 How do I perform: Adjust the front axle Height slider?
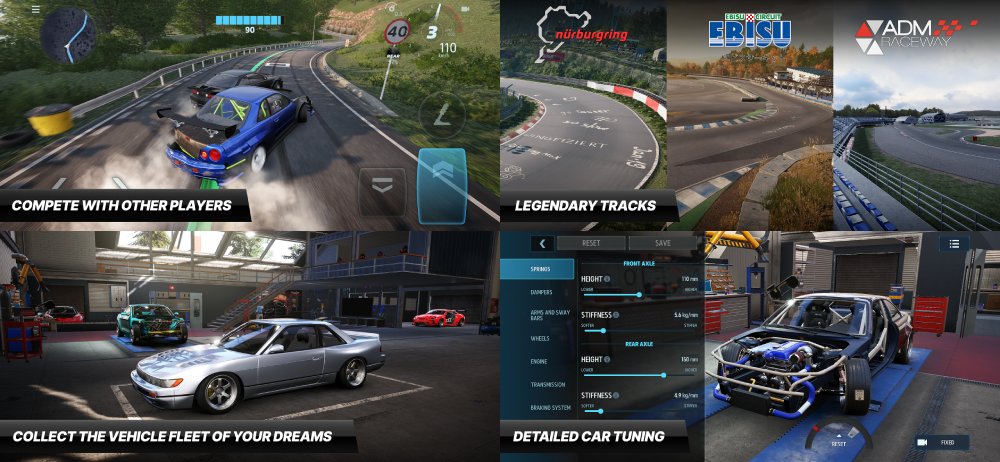click(640, 294)
